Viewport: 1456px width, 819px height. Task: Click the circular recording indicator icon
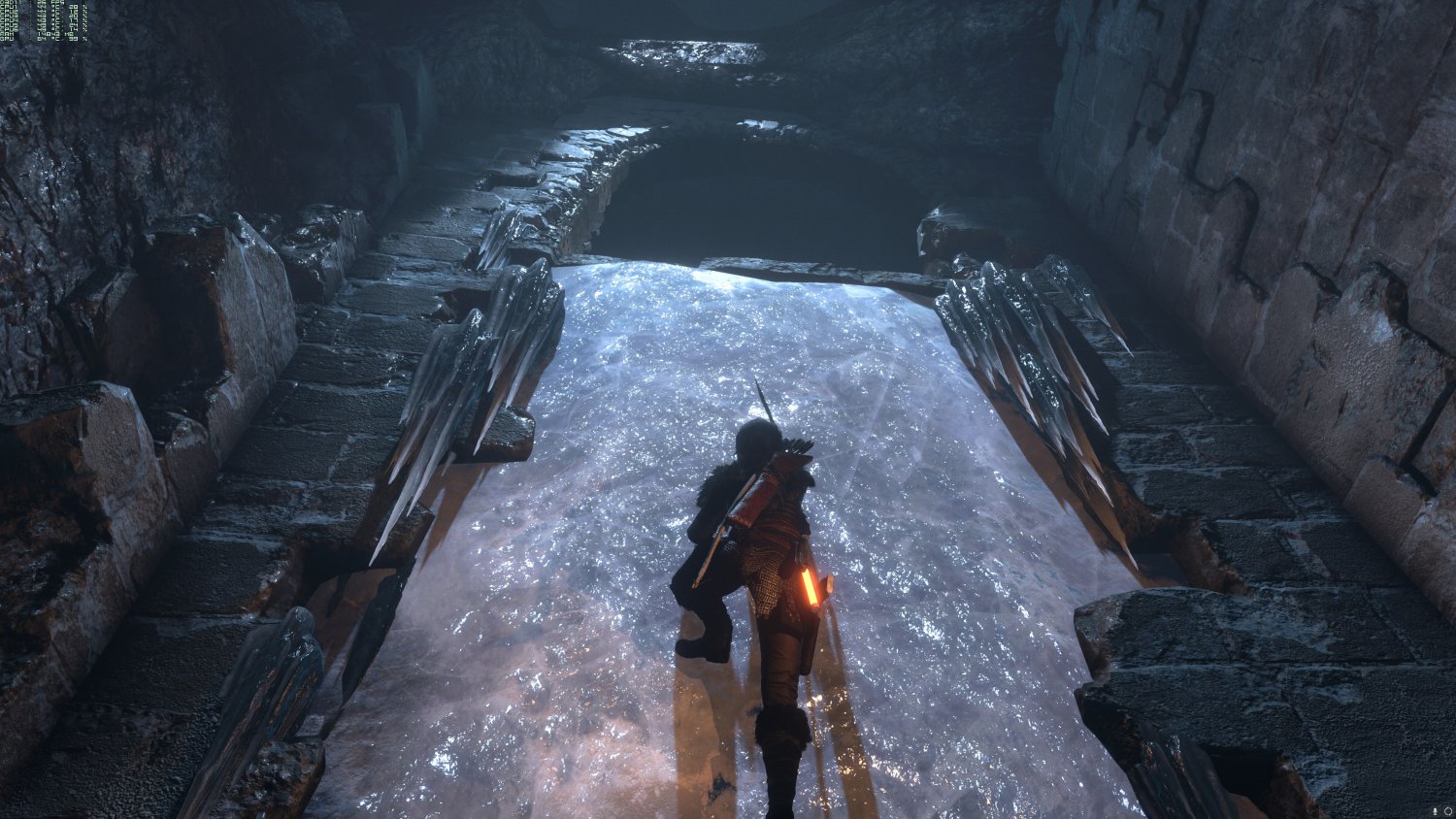click(x=1447, y=809)
